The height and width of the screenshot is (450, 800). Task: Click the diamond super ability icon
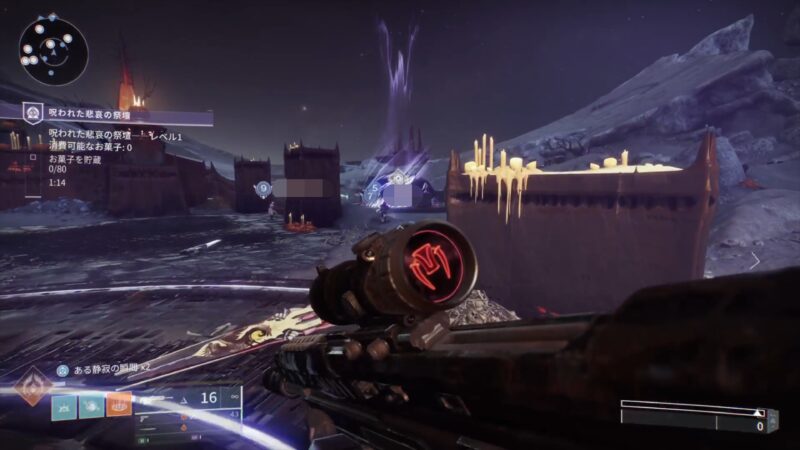tap(31, 388)
